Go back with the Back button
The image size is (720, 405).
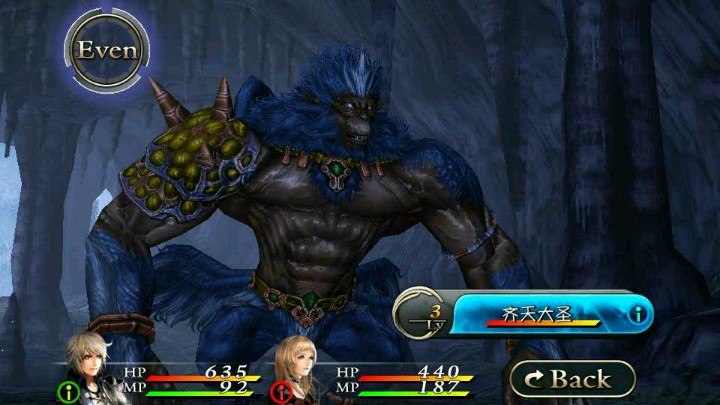(x=572, y=379)
